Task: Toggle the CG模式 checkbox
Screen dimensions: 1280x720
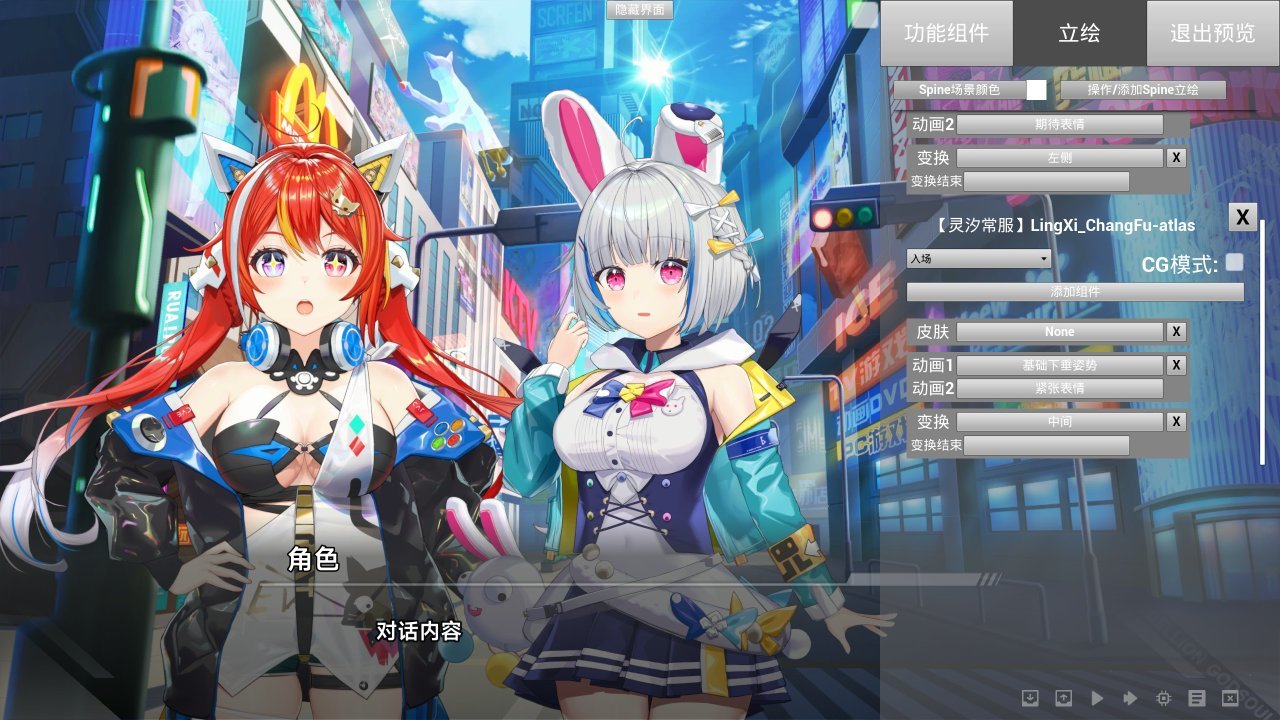Action: [1235, 262]
